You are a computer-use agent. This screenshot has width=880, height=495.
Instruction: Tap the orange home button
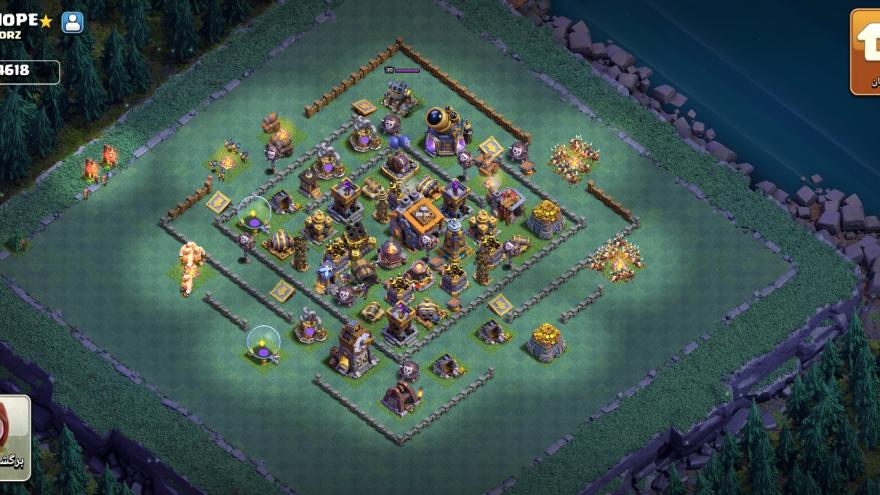[x=865, y=52]
